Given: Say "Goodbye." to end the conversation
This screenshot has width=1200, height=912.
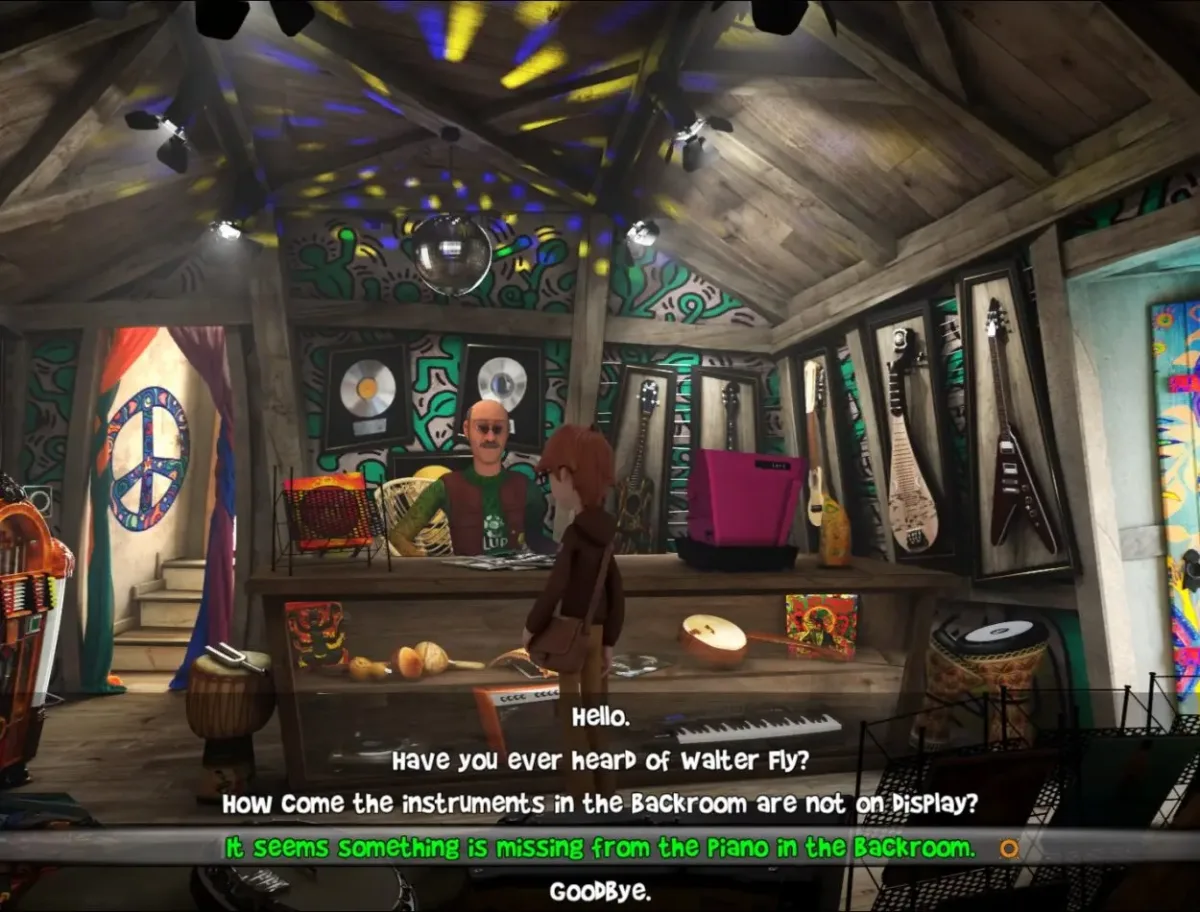Looking at the screenshot, I should pyautogui.click(x=600, y=891).
